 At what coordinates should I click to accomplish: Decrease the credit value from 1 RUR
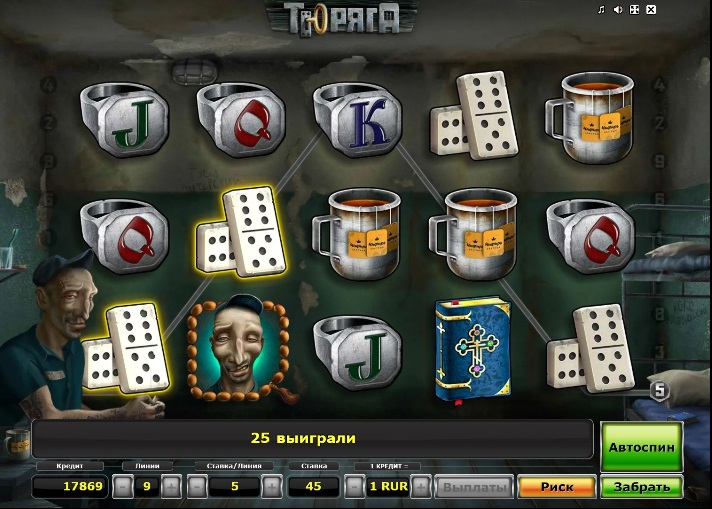(353, 487)
